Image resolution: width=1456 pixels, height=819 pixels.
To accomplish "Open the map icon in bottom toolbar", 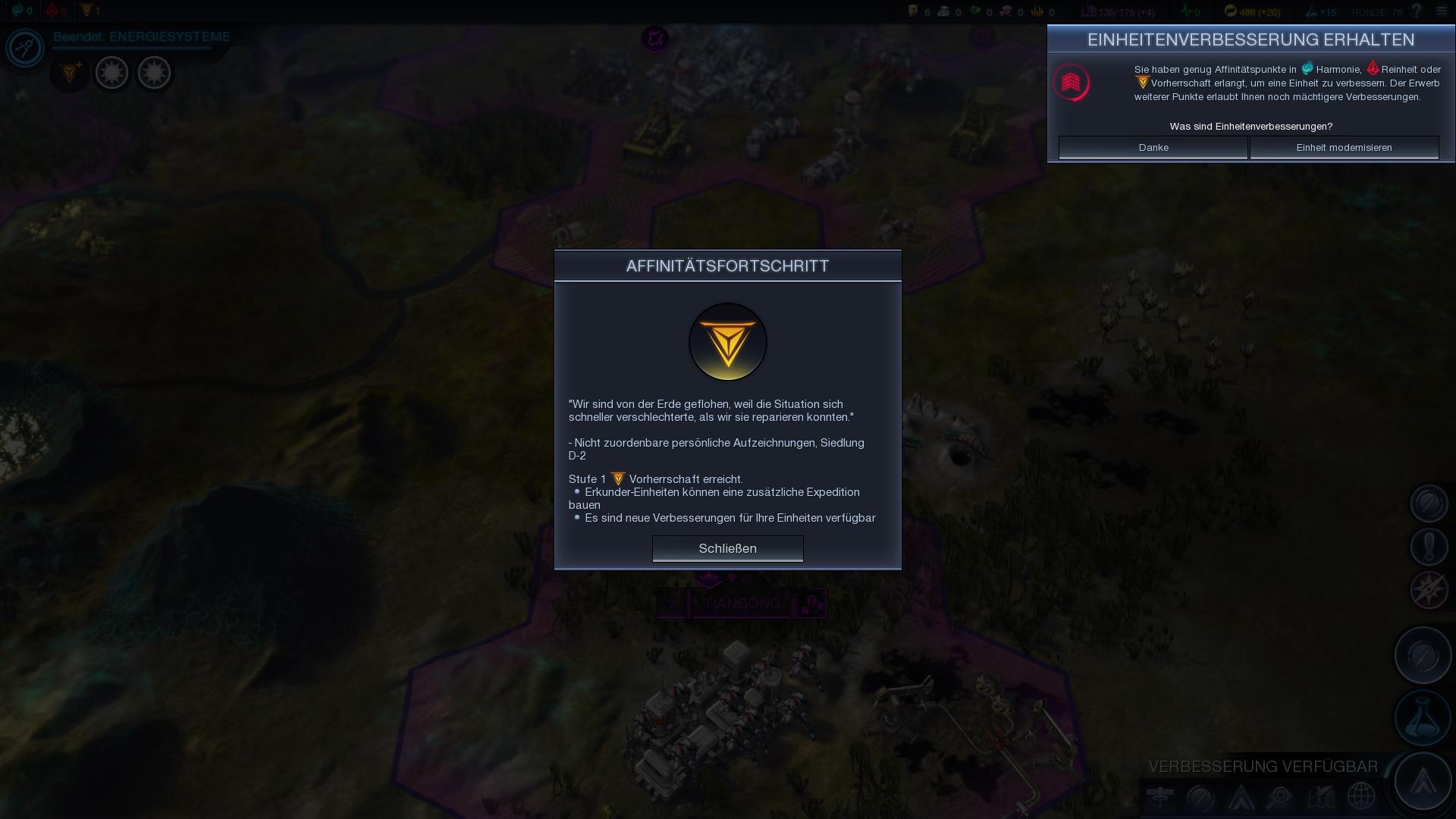I will click(1321, 797).
